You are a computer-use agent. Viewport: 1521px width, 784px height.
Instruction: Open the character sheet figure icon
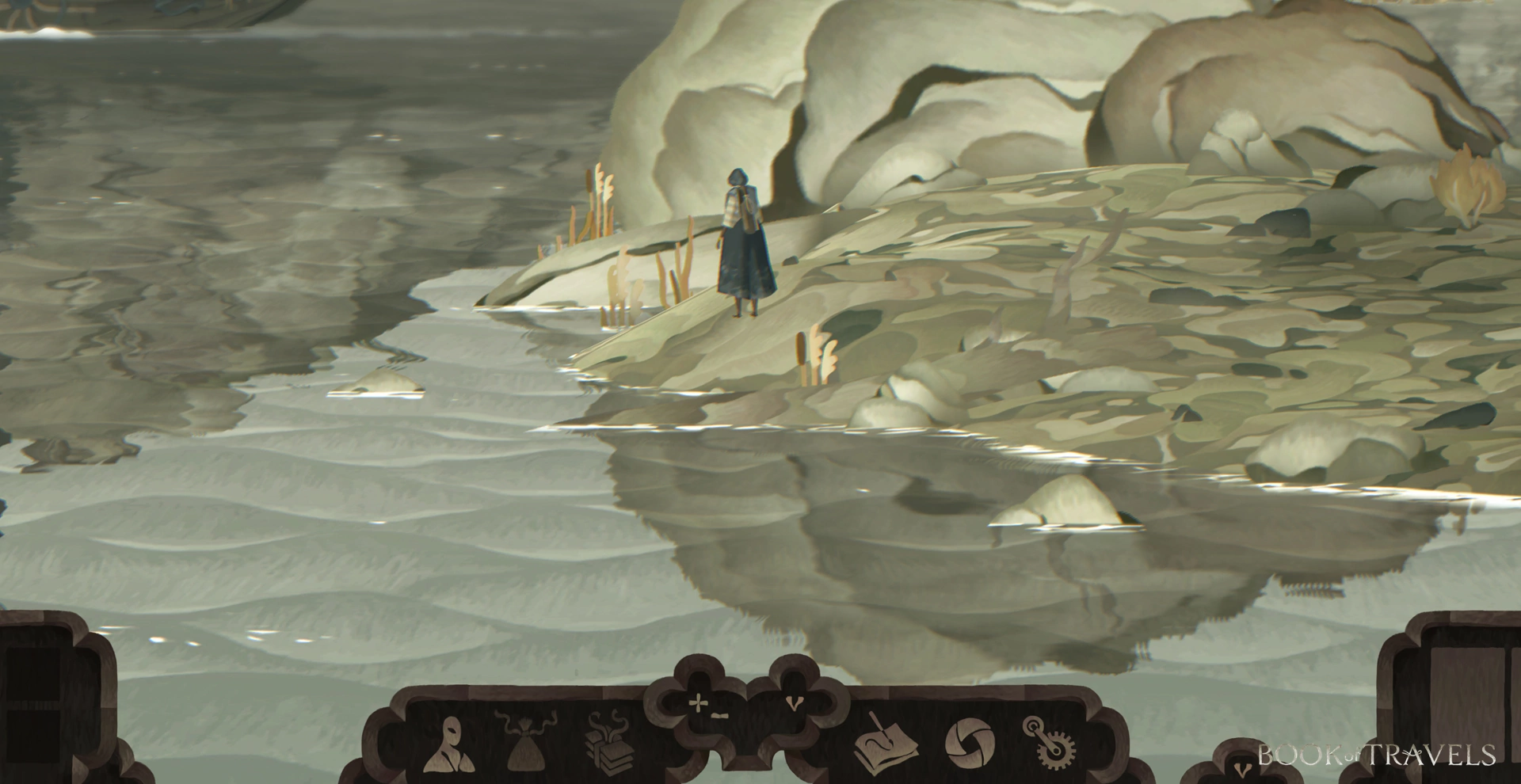(x=449, y=744)
